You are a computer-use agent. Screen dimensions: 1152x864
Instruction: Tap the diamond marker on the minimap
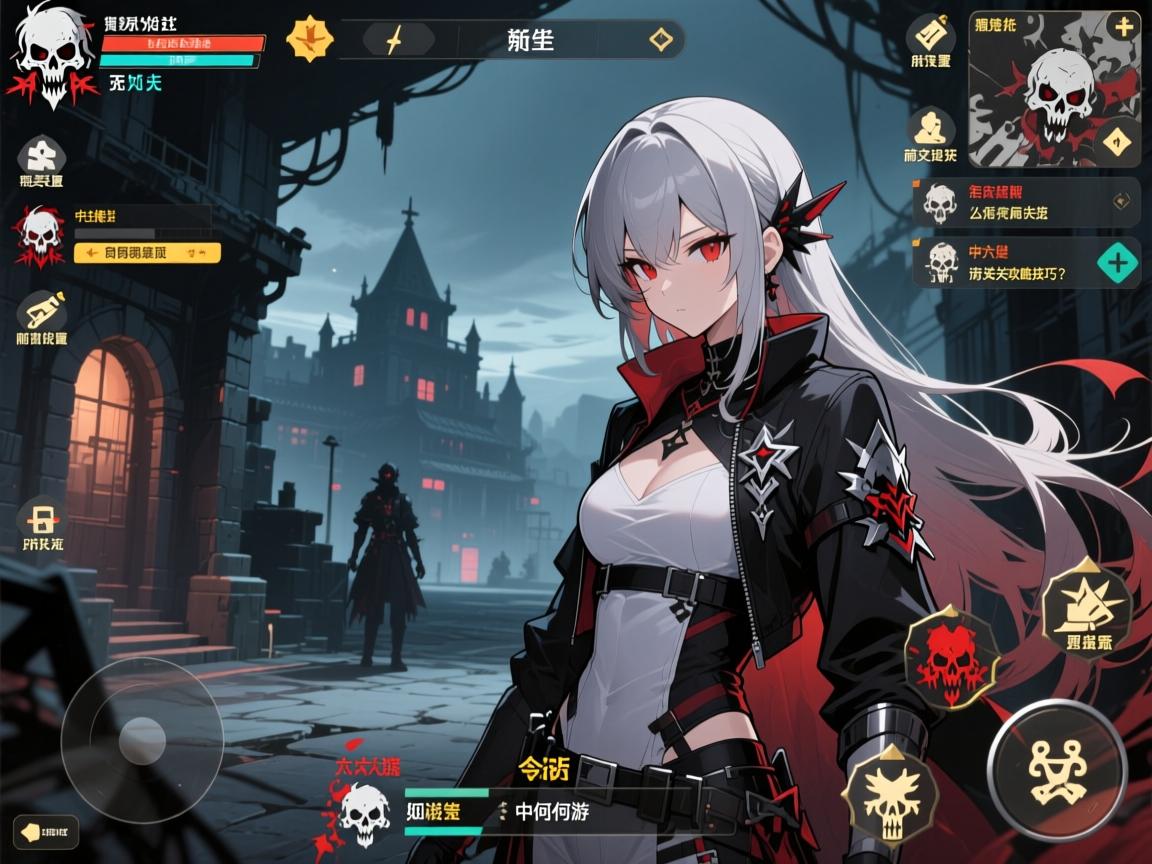(x=1118, y=141)
